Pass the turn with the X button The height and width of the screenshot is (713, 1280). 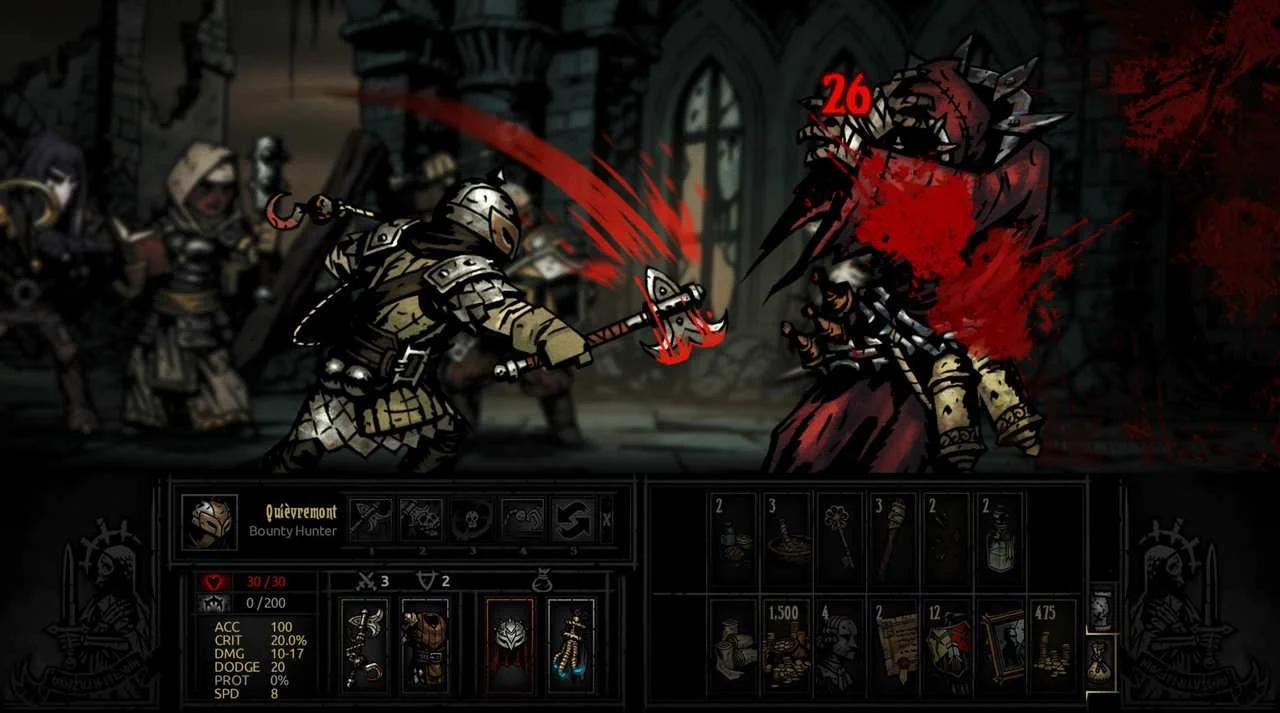click(607, 520)
